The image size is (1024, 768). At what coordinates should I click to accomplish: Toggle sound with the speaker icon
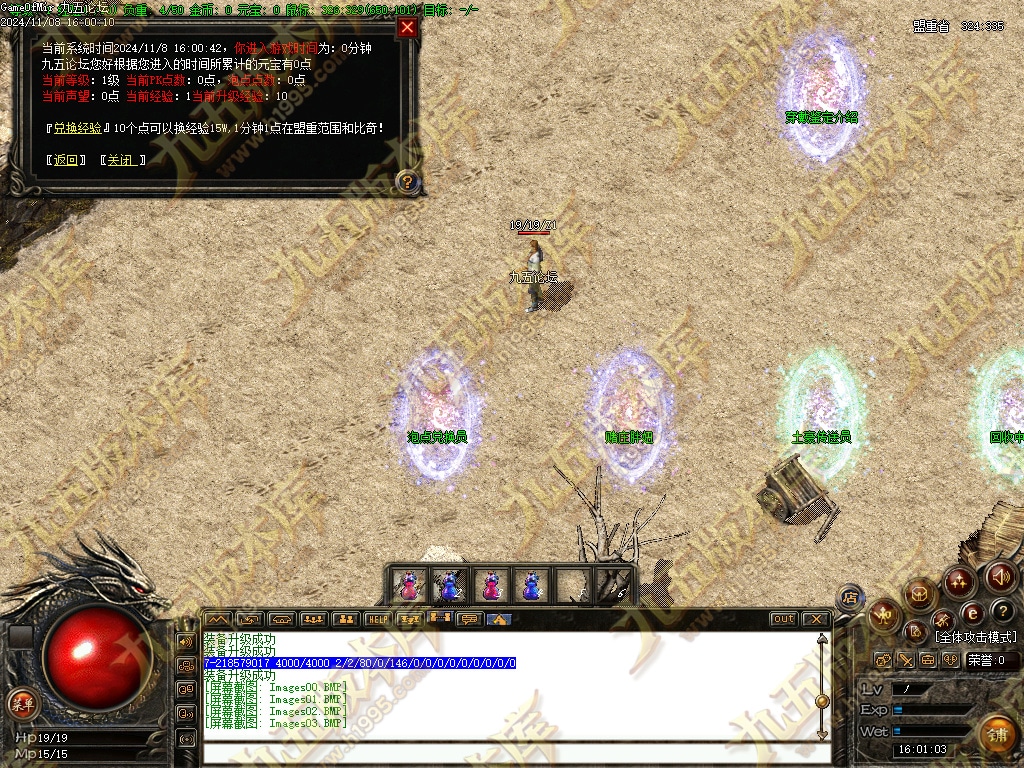(x=1001, y=576)
